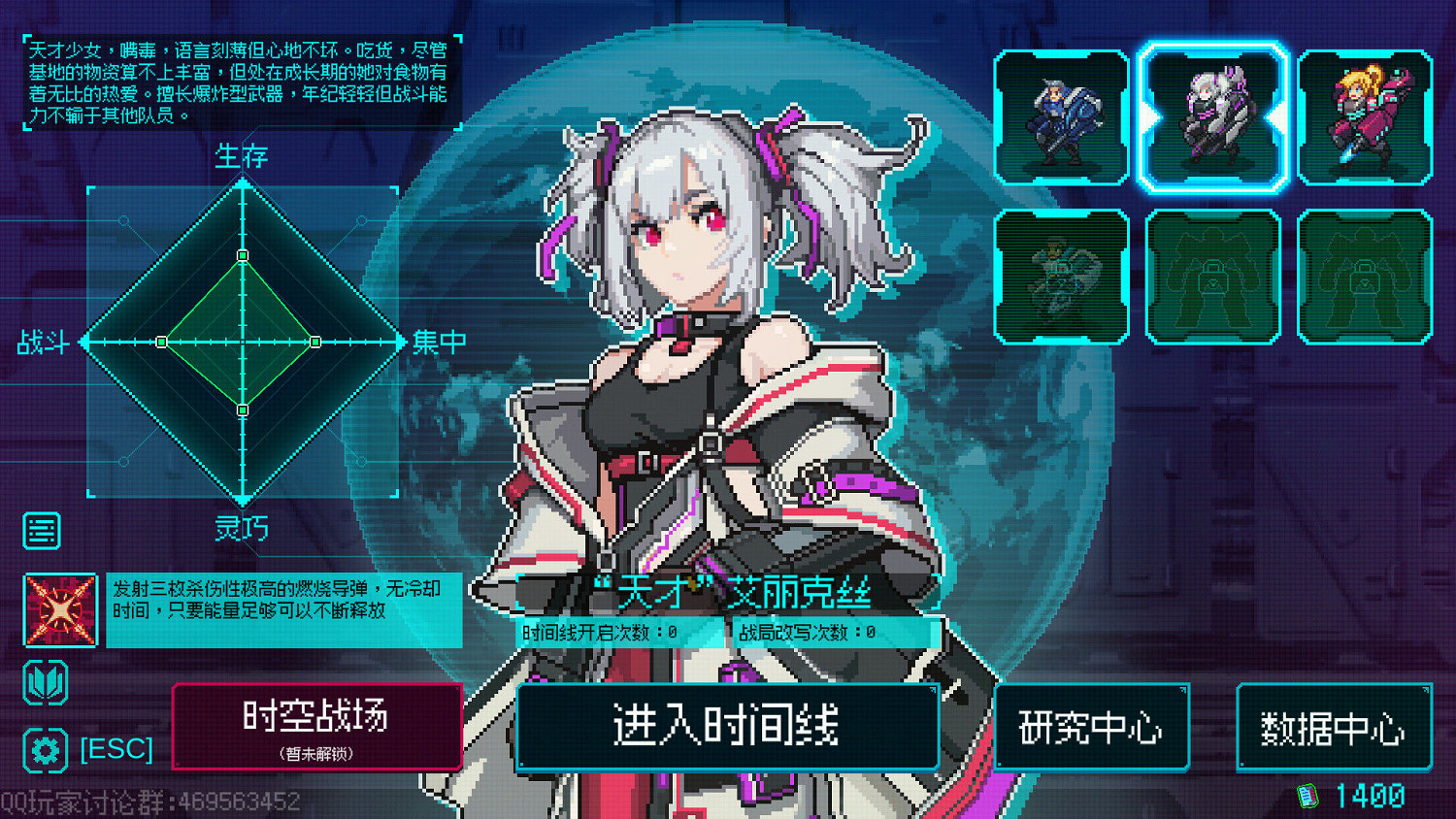The height and width of the screenshot is (819, 1456).
Task: Select the burning missile skill icon
Action: coord(58,611)
